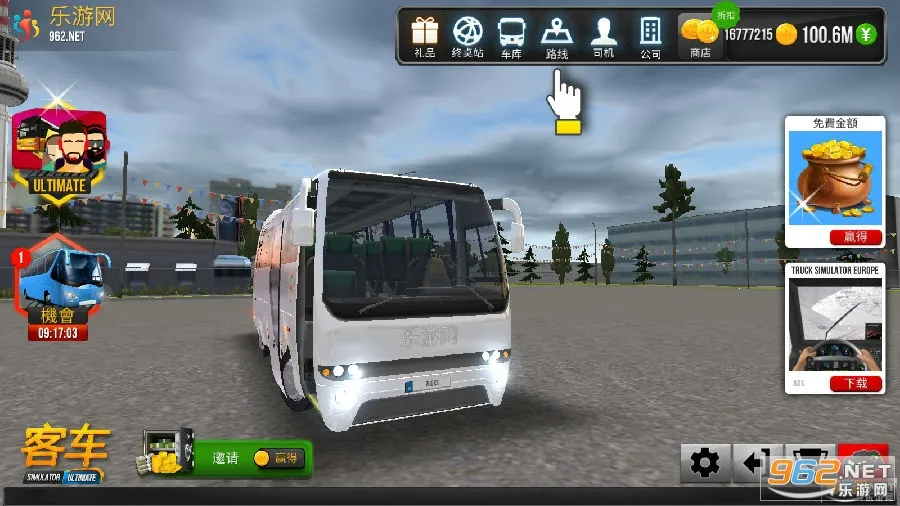900x506 pixels.
Task: Open the 商店 coin shop
Action: coord(699,36)
